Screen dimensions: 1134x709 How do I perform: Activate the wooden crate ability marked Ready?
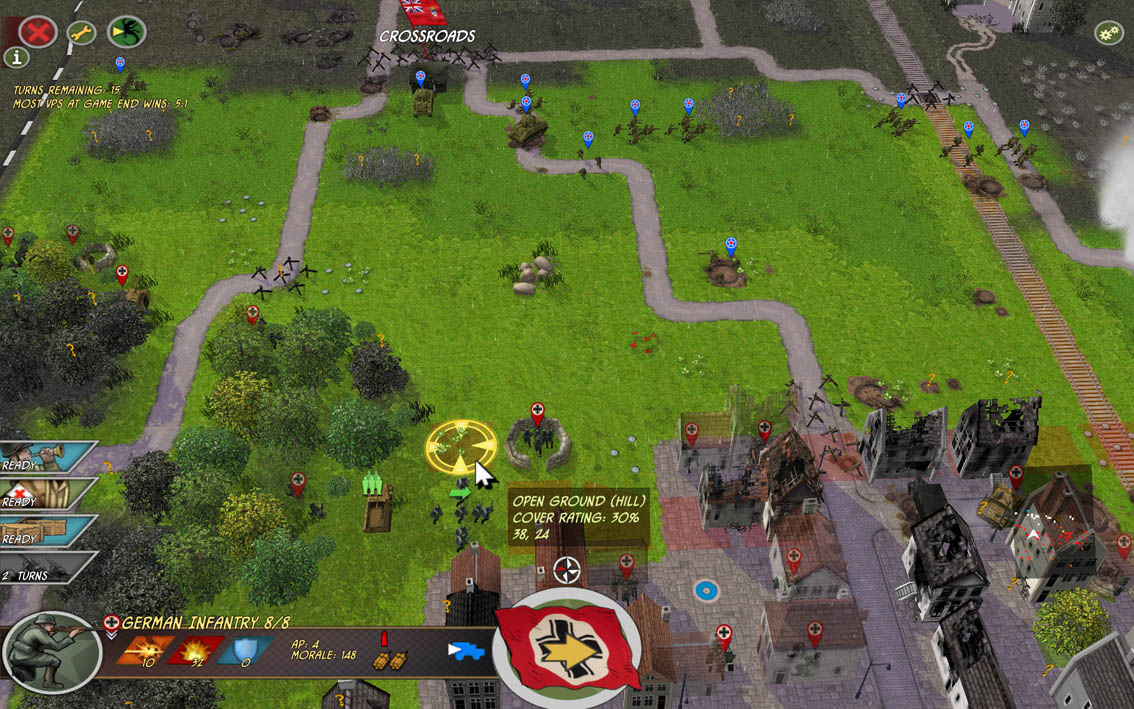coord(45,530)
